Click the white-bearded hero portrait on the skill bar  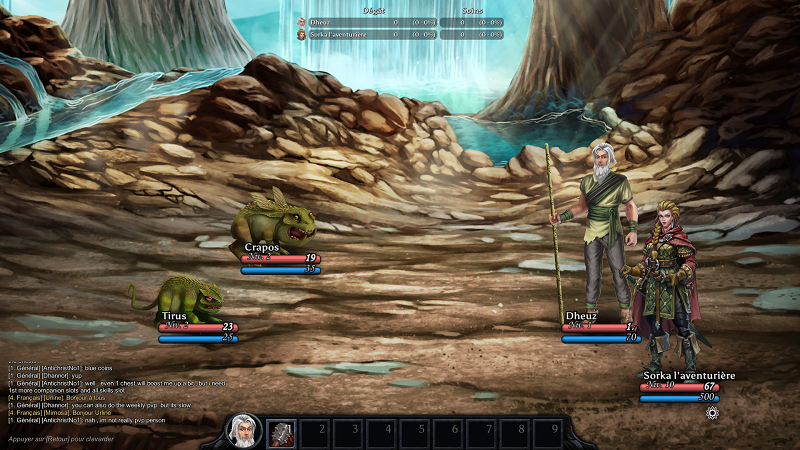point(243,432)
